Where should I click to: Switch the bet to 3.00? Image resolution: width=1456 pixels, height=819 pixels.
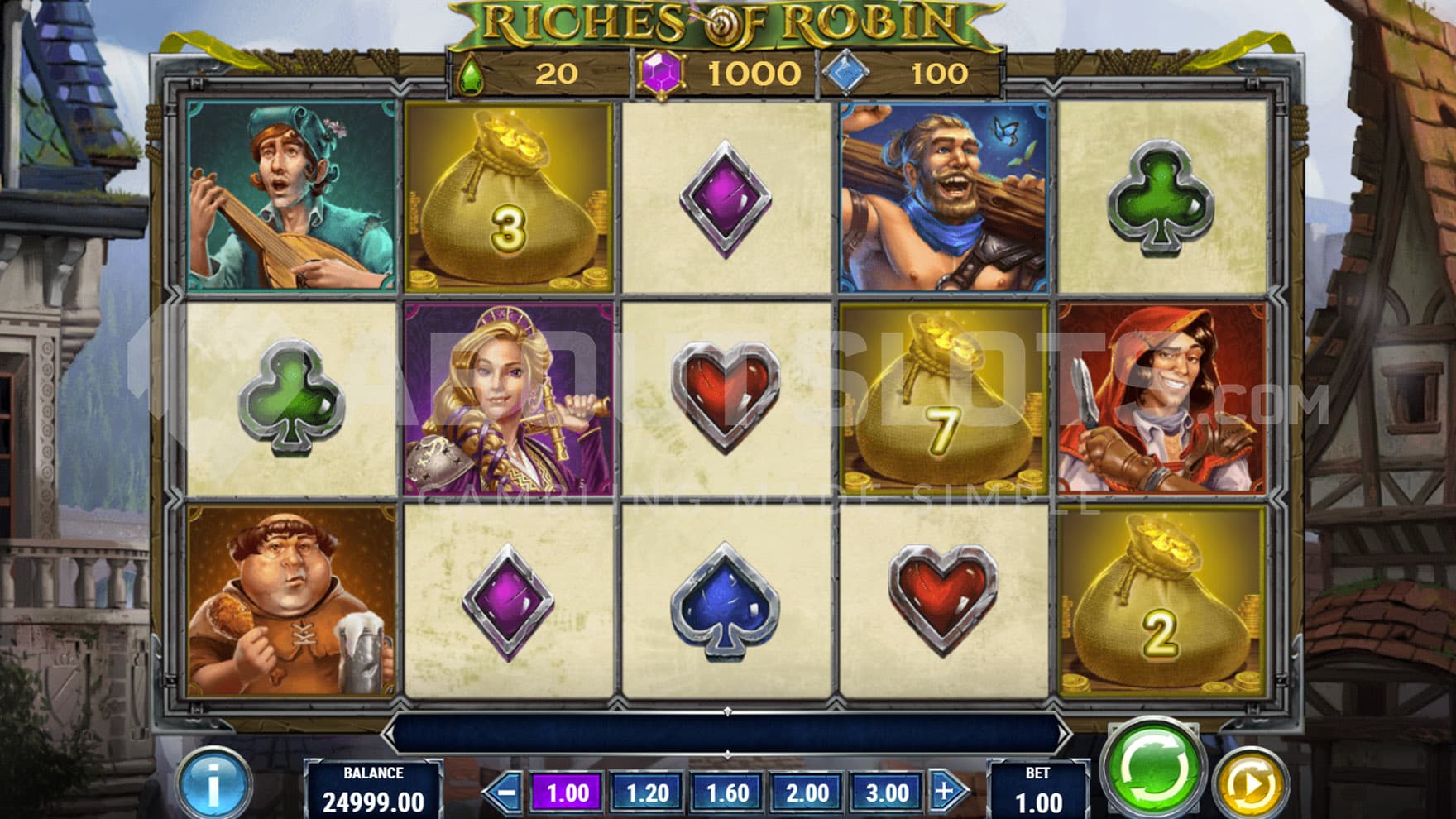(886, 793)
